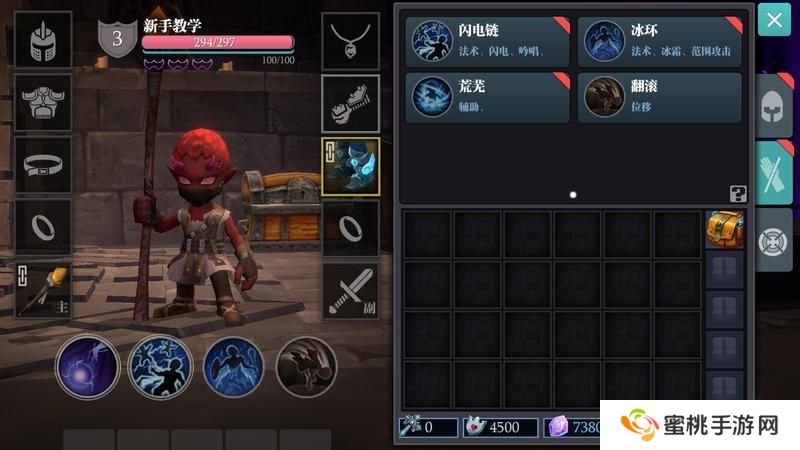Image resolution: width=800 pixels, height=450 pixels.
Task: Choose the 荒芜 support skill card
Action: click(487, 97)
